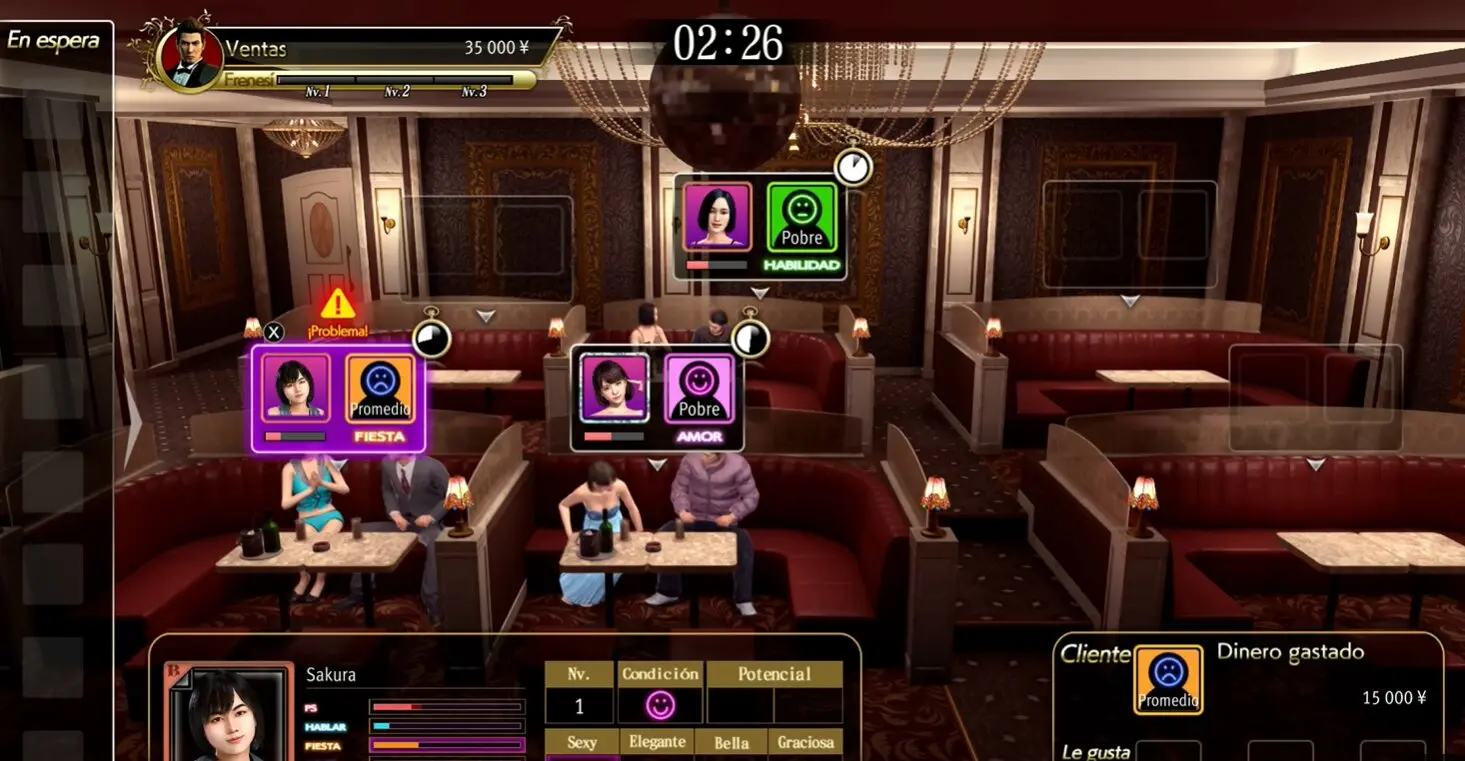Pick the green Pobre customer icon

click(x=802, y=216)
